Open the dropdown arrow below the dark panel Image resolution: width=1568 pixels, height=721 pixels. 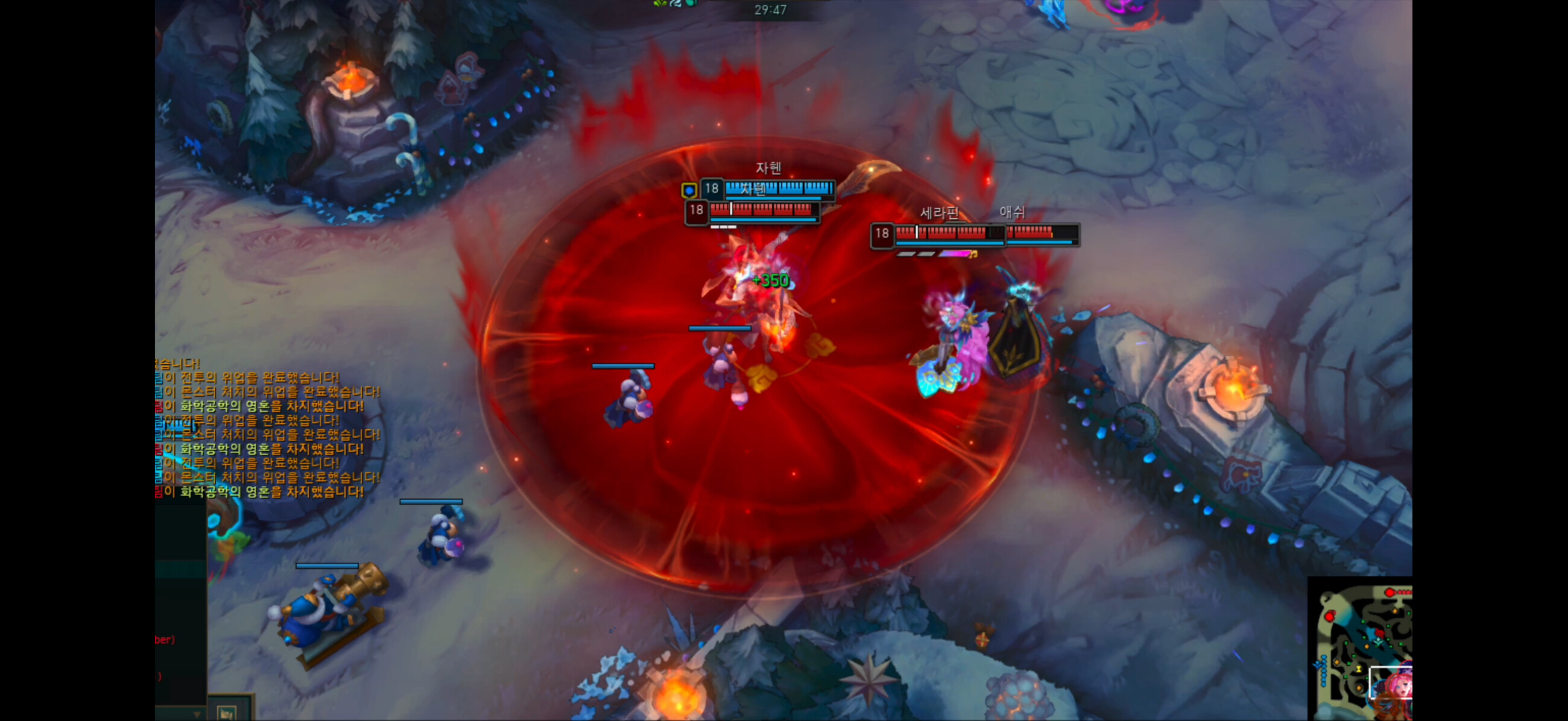click(196, 714)
